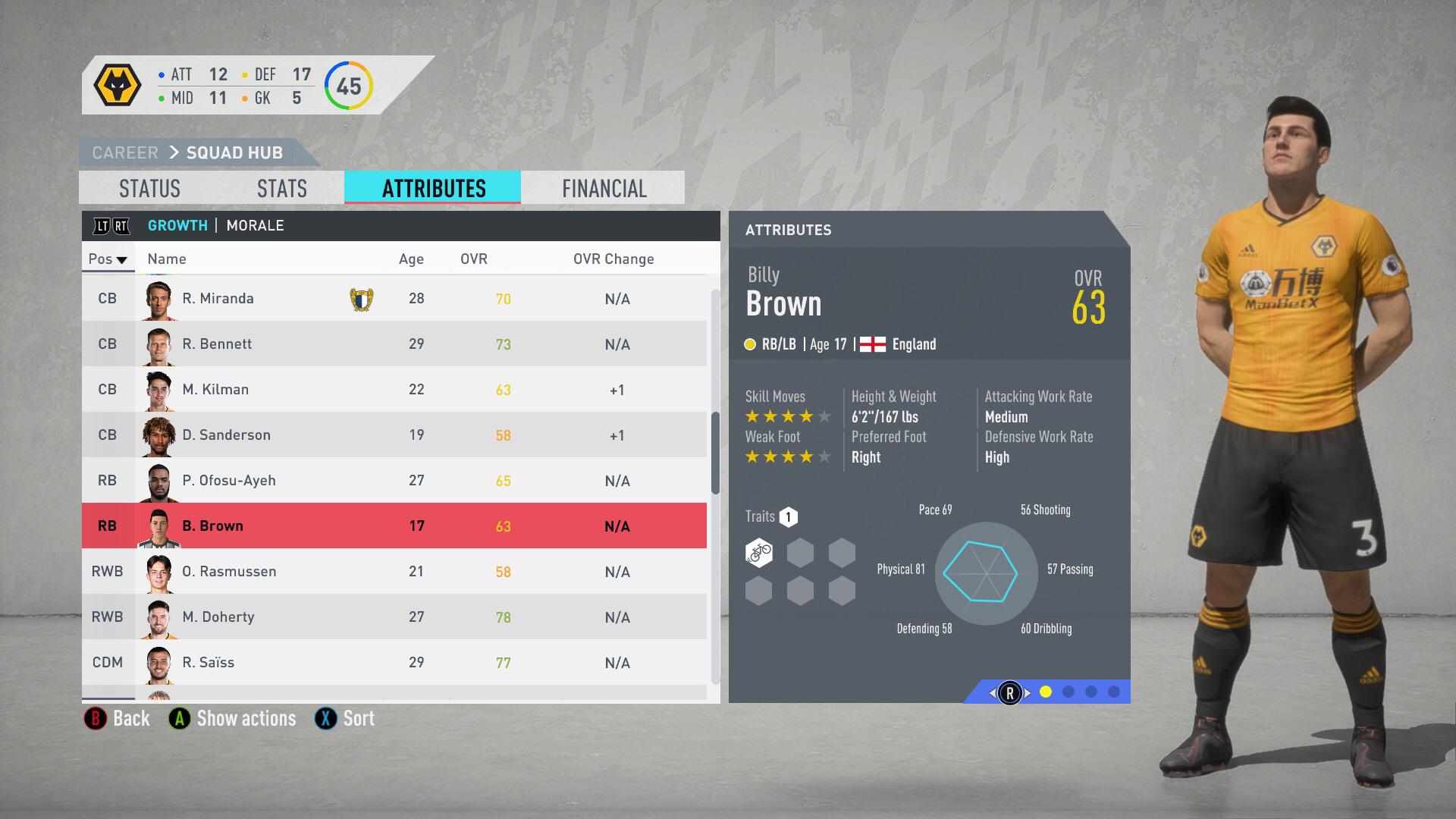Screen dimensions: 1456x819
Task: Switch to the FINANCIAL tab
Action: 603,187
